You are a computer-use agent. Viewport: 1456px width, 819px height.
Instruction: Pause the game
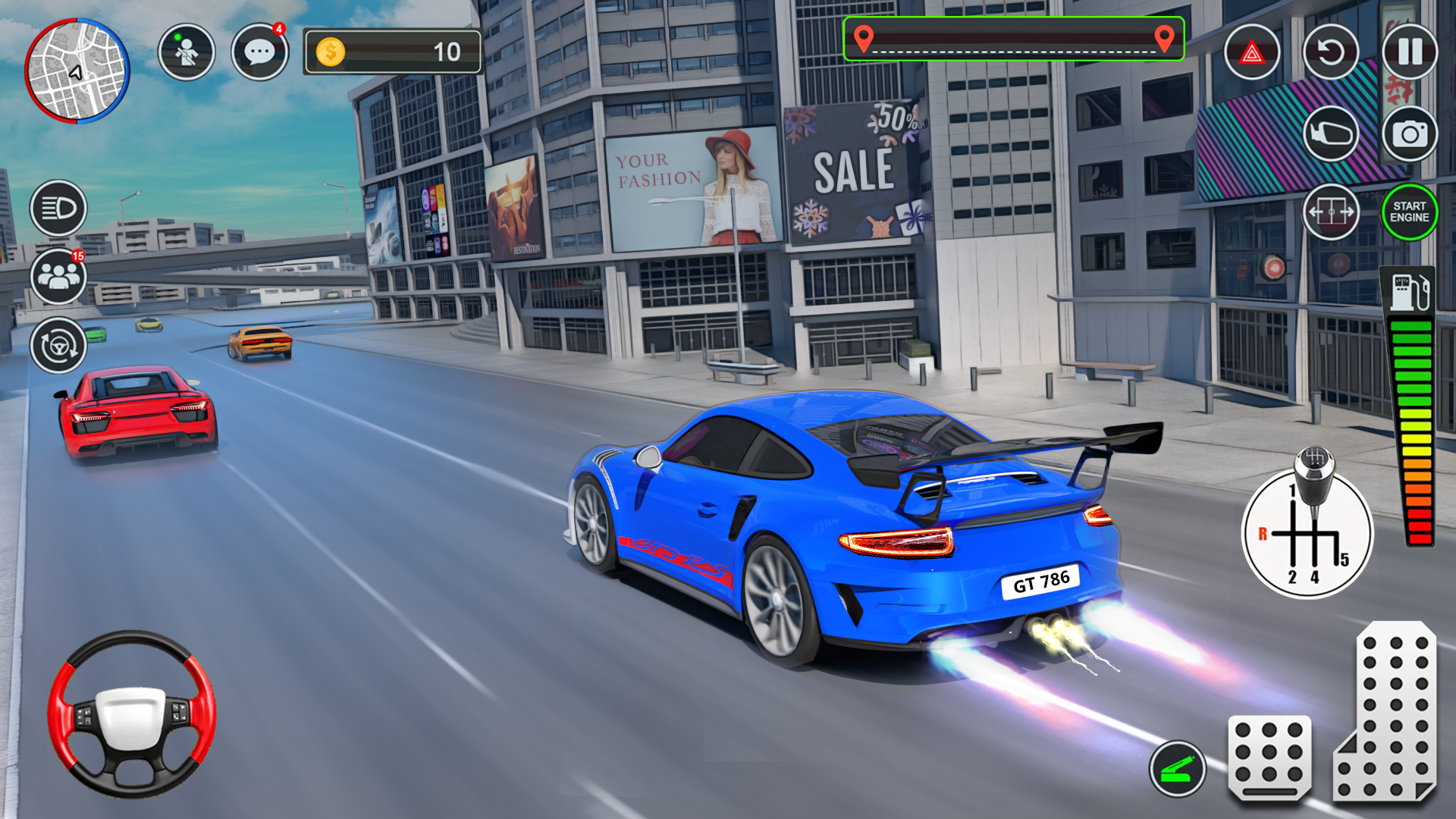tap(1410, 52)
